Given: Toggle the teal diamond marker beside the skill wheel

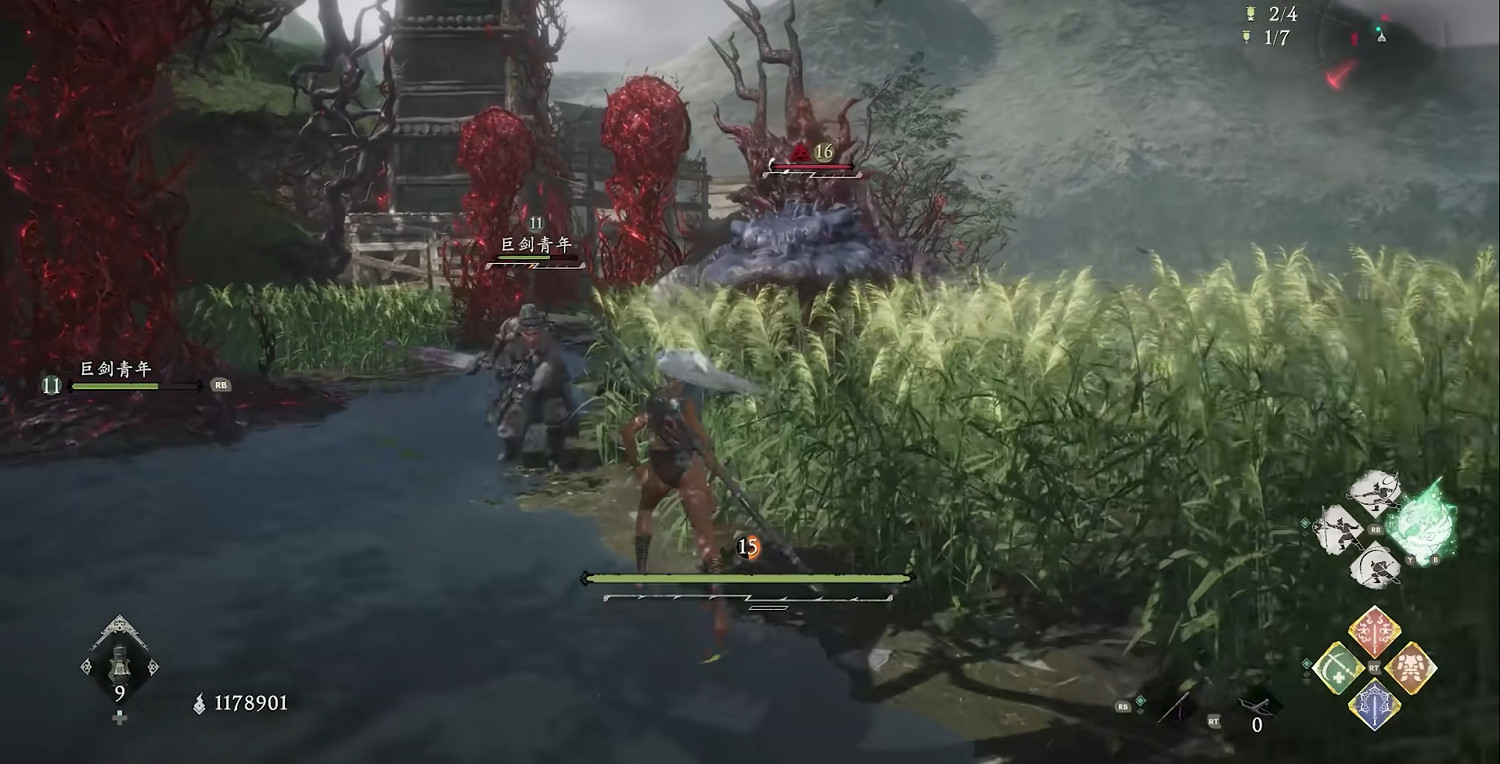Looking at the screenshot, I should 1305,524.
